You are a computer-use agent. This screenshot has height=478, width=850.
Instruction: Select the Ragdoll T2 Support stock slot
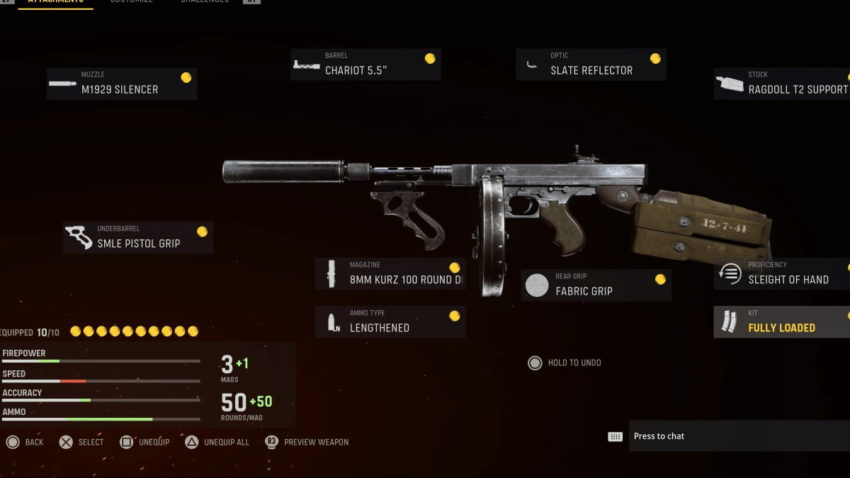(x=782, y=84)
